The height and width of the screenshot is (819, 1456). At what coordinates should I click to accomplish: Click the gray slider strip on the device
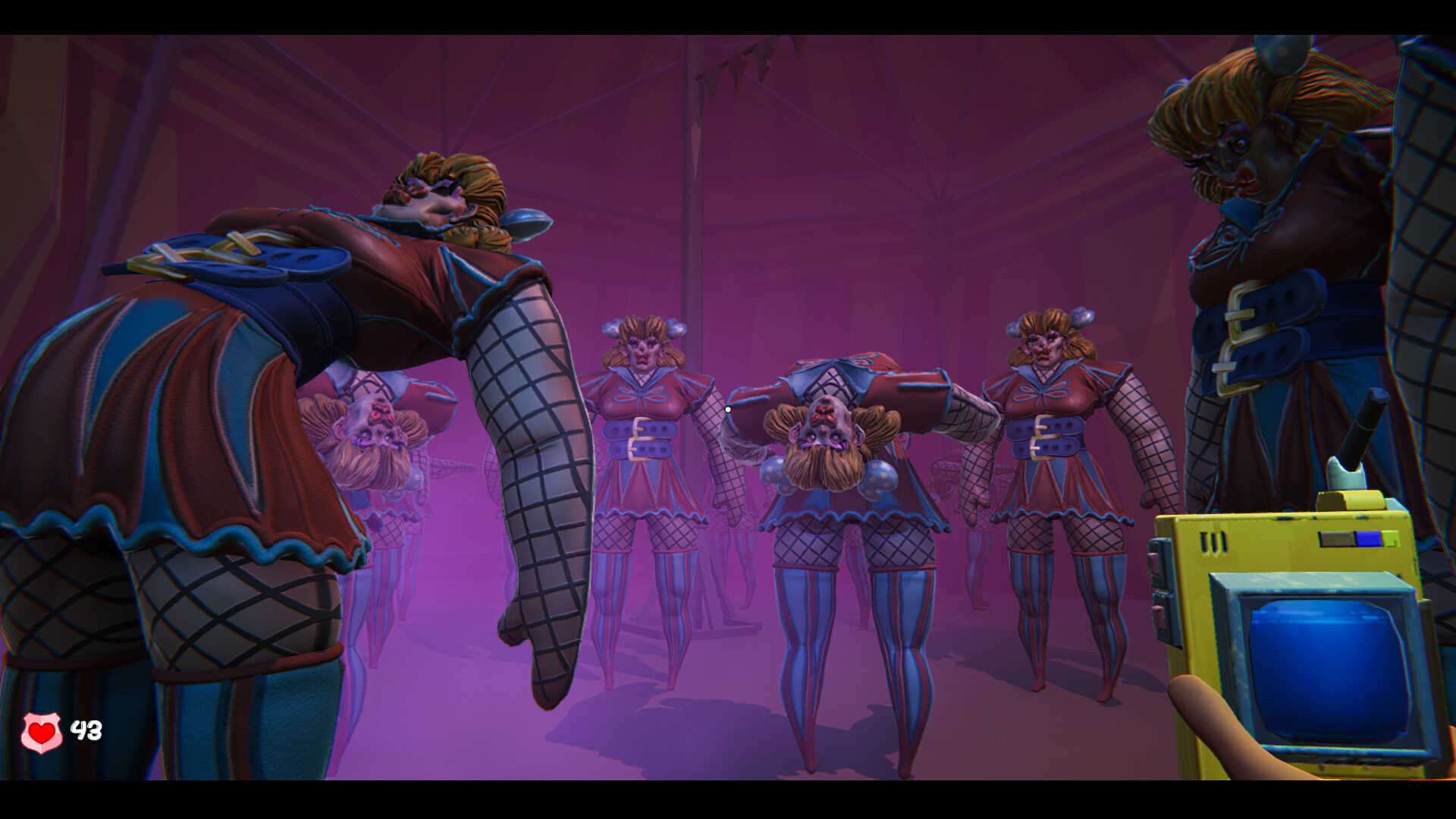(1337, 538)
